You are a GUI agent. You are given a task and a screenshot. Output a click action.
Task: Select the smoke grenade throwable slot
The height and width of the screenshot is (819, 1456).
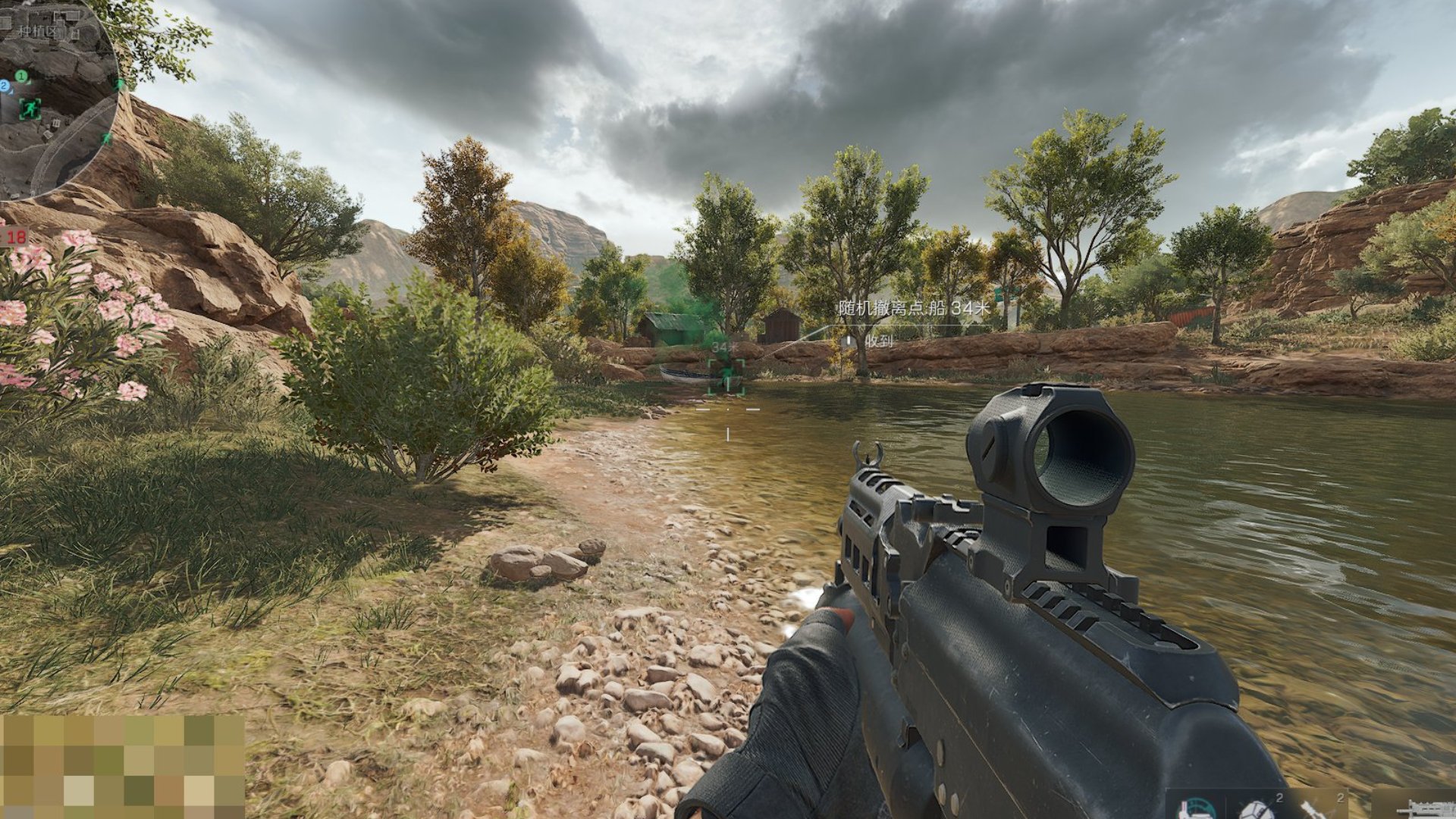coord(1312,810)
